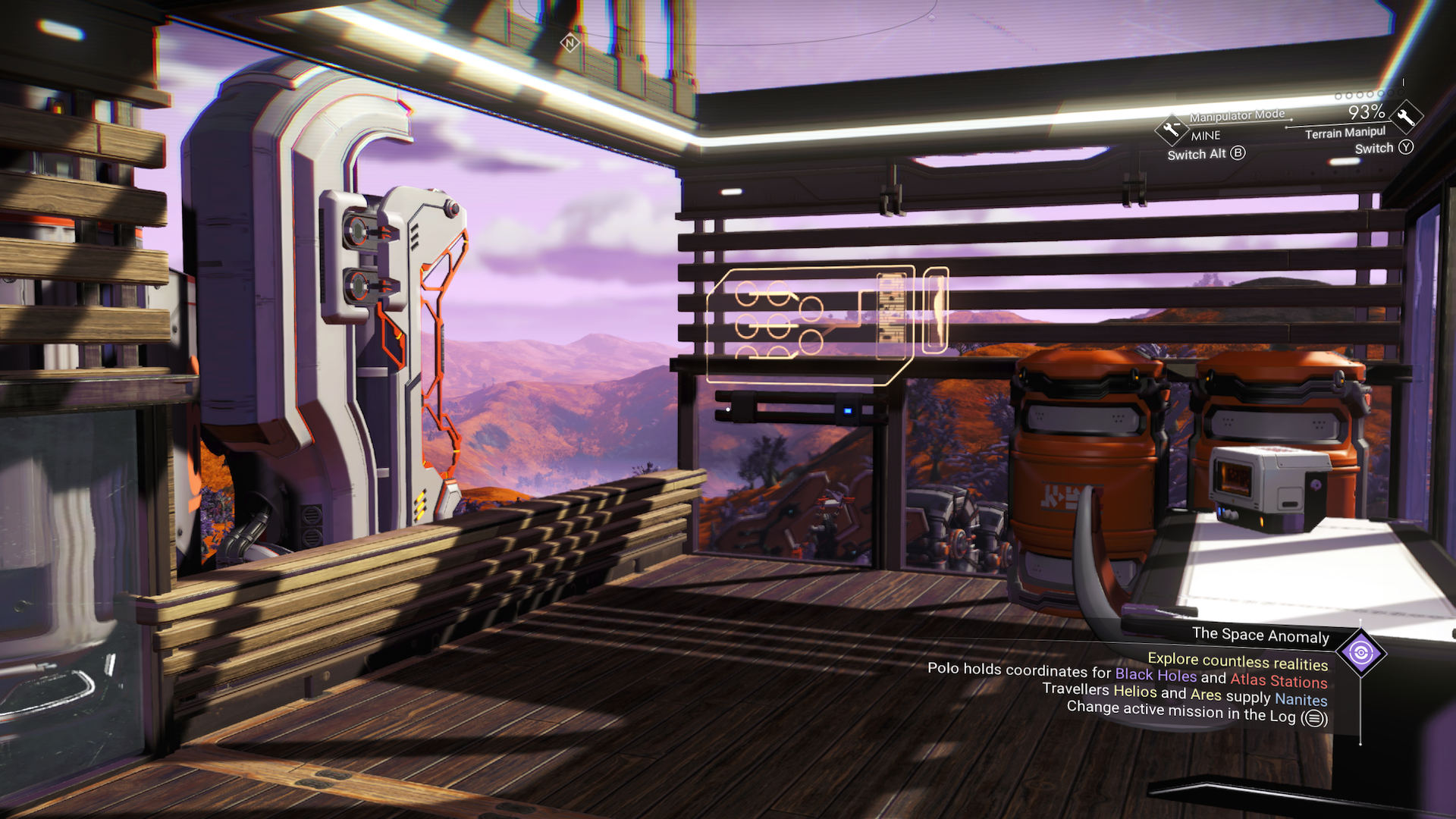This screenshot has height=819, width=1456.
Task: Click the Nanites text link
Action: point(1301,700)
